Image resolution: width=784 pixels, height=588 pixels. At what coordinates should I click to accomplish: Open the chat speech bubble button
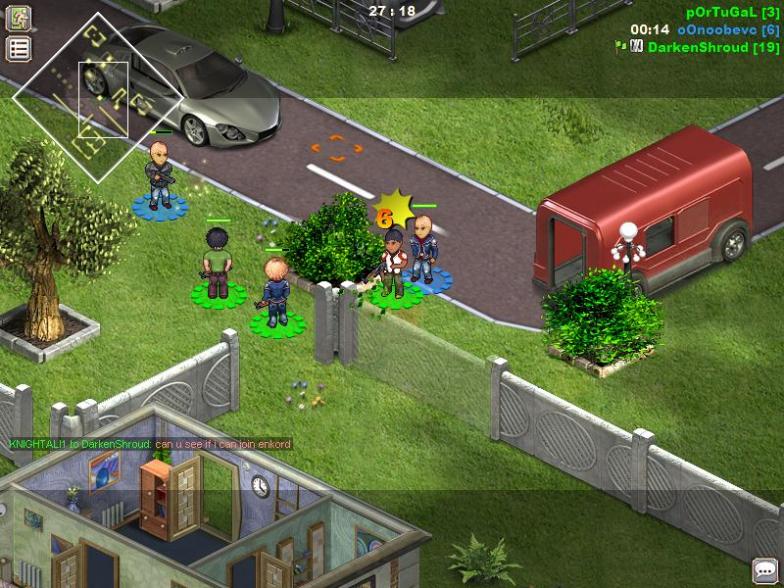tap(766, 570)
